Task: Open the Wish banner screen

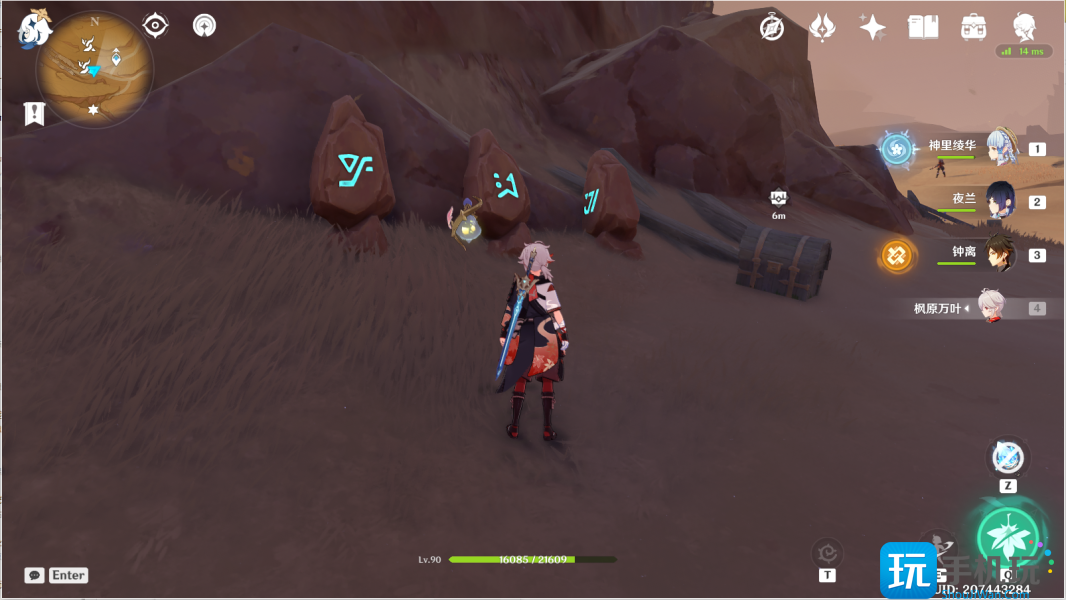Action: [x=822, y=28]
